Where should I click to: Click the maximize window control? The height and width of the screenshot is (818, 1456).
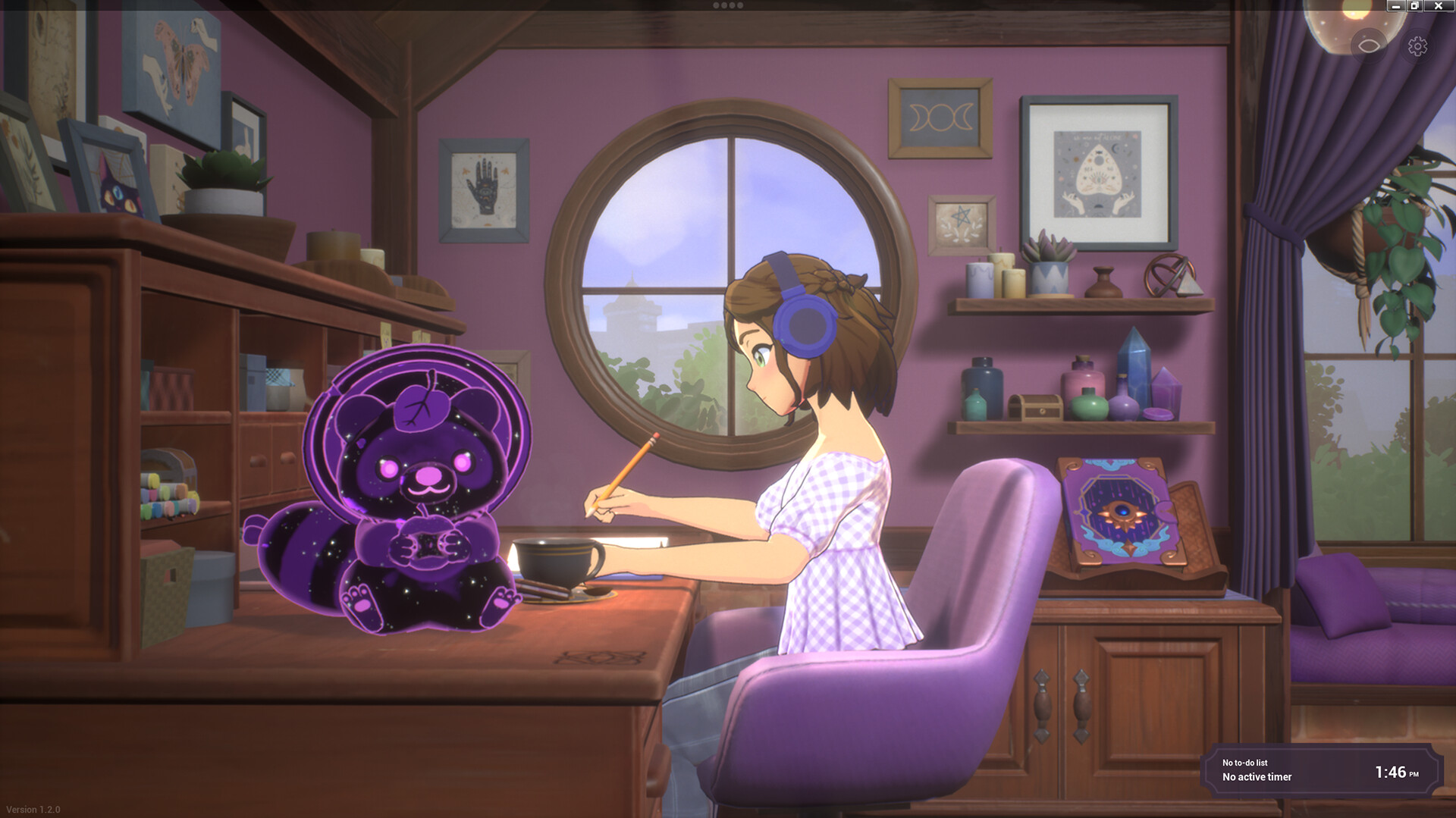(1415, 6)
